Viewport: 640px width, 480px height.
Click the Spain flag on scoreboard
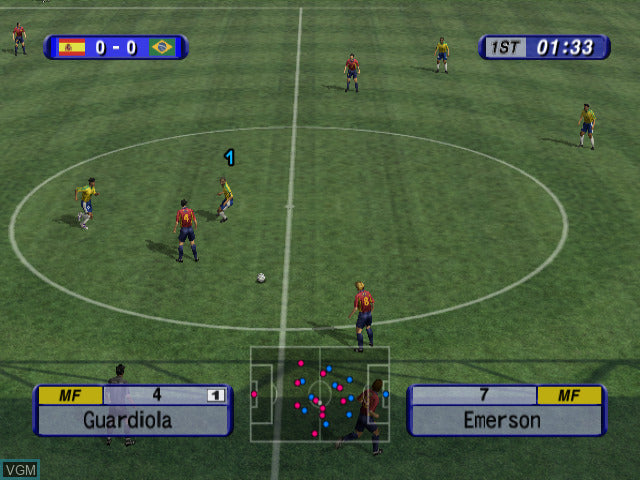[x=71, y=47]
